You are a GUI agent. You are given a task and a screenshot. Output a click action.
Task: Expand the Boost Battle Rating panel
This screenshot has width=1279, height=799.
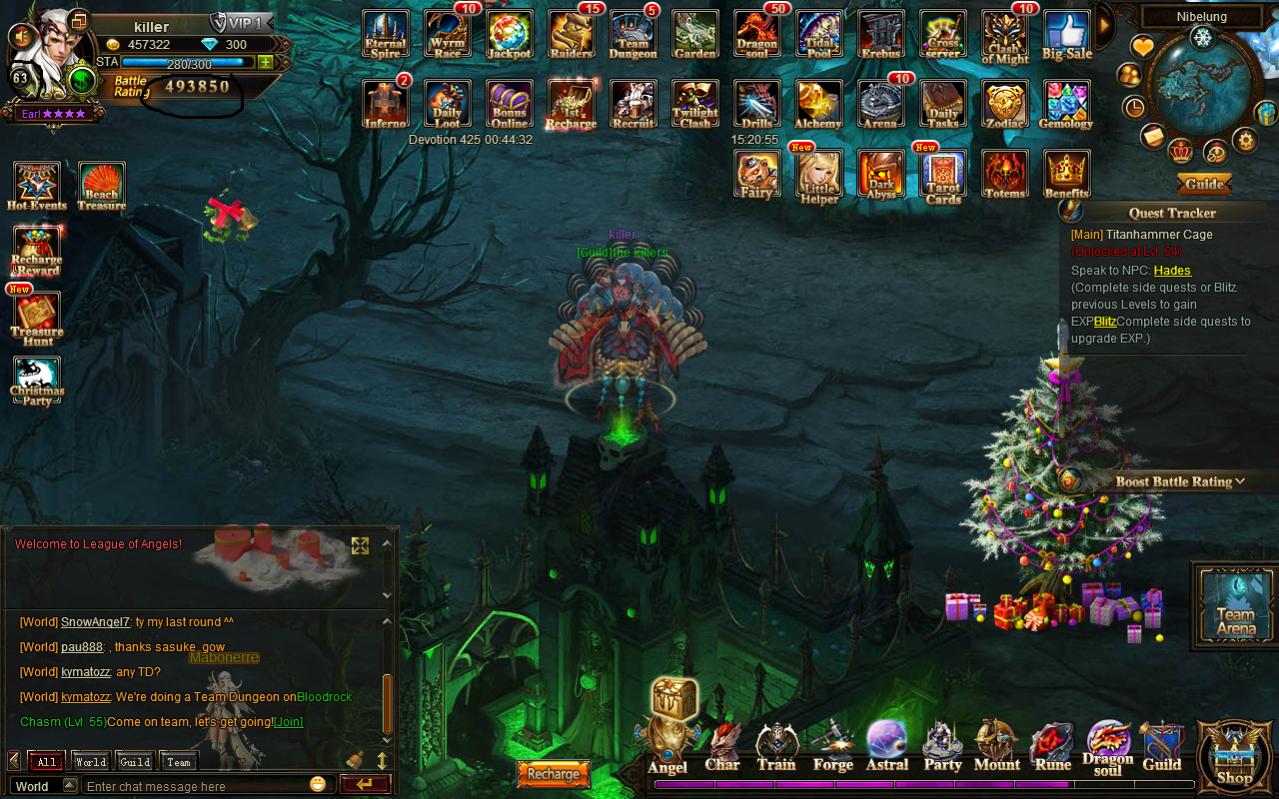[1180, 481]
